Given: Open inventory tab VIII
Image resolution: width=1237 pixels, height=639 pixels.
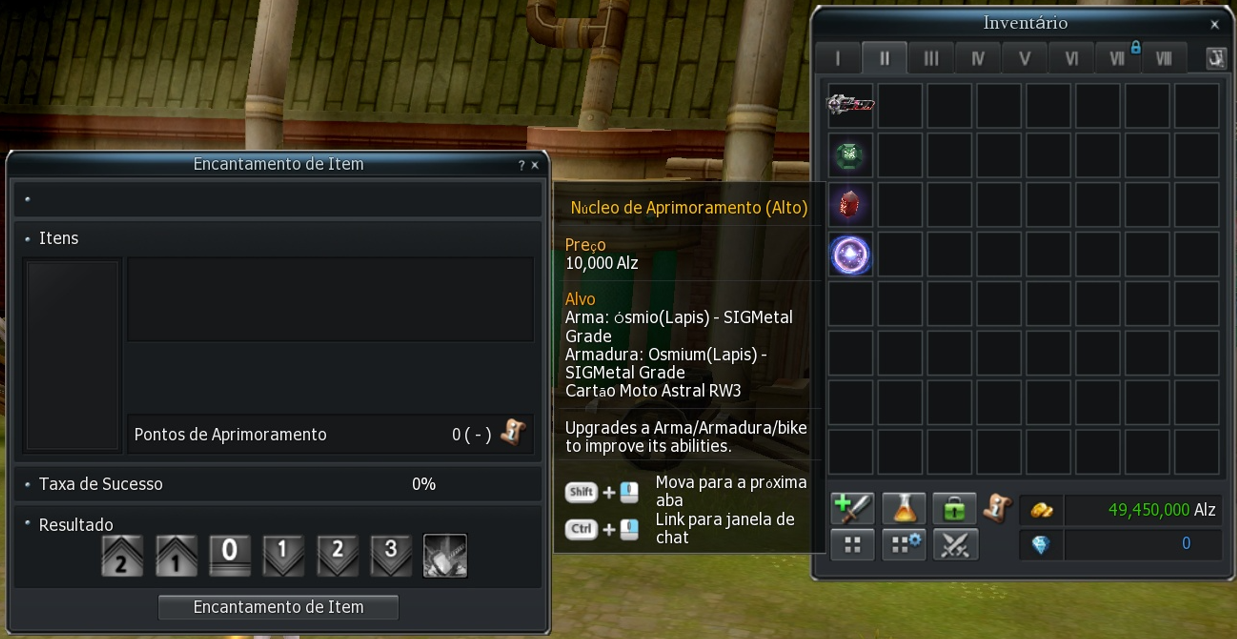Looking at the screenshot, I should pos(1163,58).
